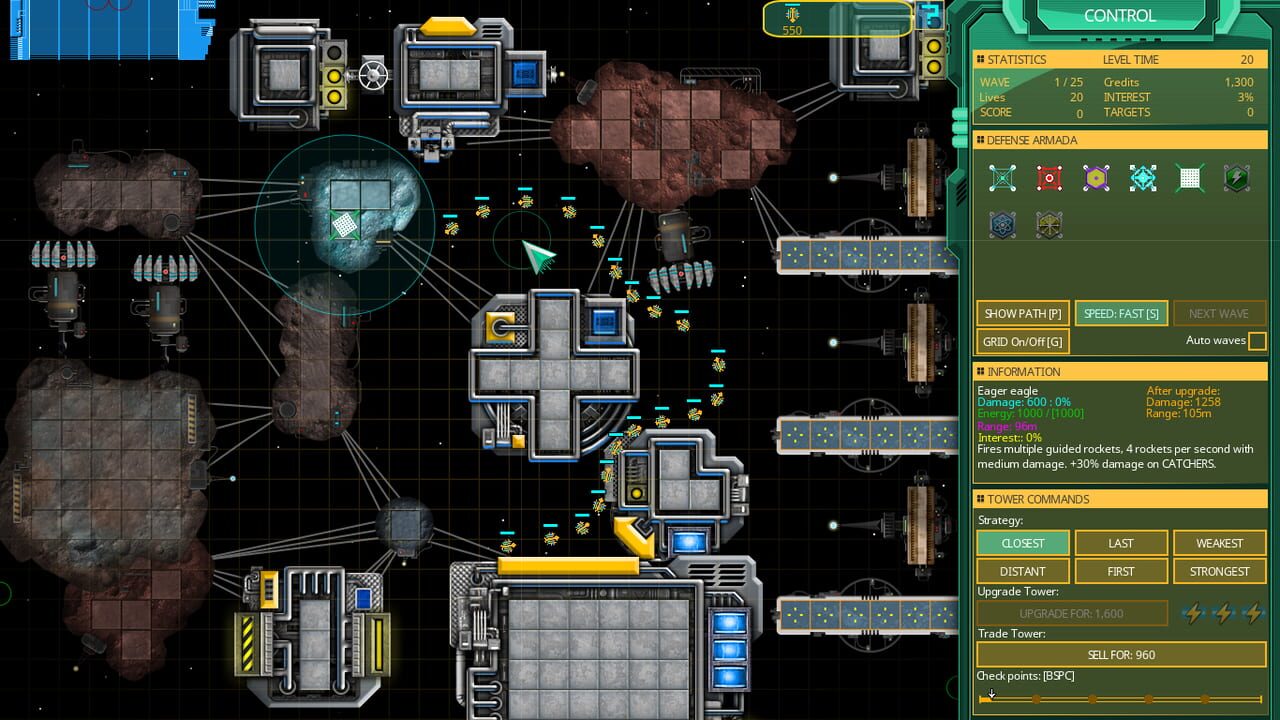1280x720 pixels.
Task: Sell the tower for 960
Action: (1119, 654)
